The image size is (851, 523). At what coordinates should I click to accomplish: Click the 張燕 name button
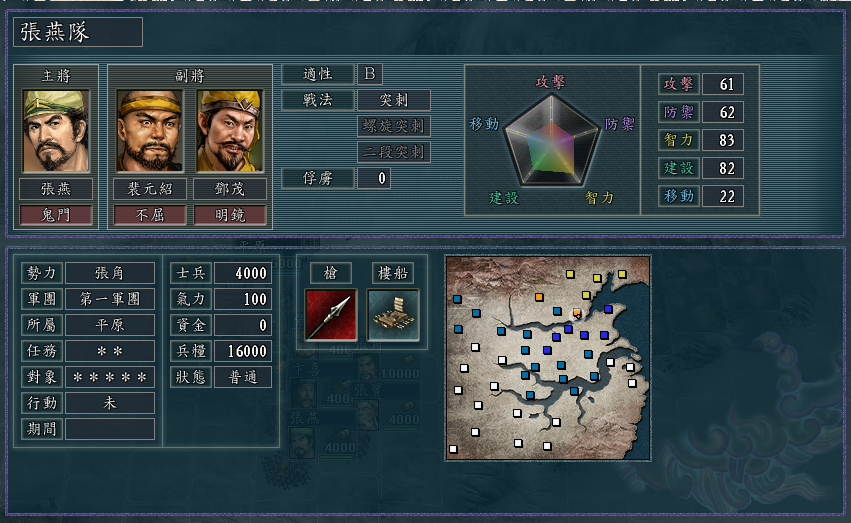coord(56,188)
